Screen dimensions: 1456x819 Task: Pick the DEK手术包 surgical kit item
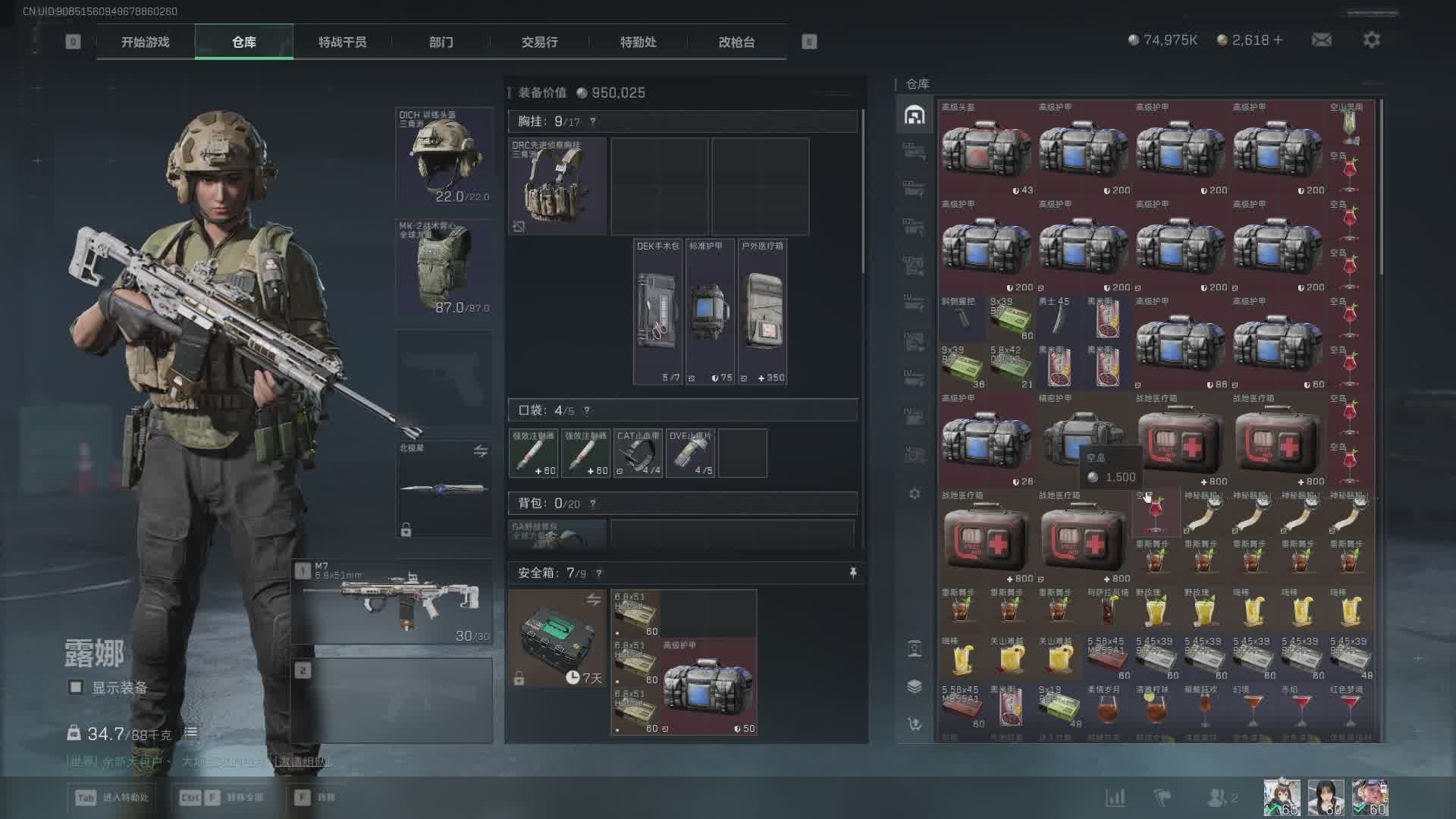point(657,312)
